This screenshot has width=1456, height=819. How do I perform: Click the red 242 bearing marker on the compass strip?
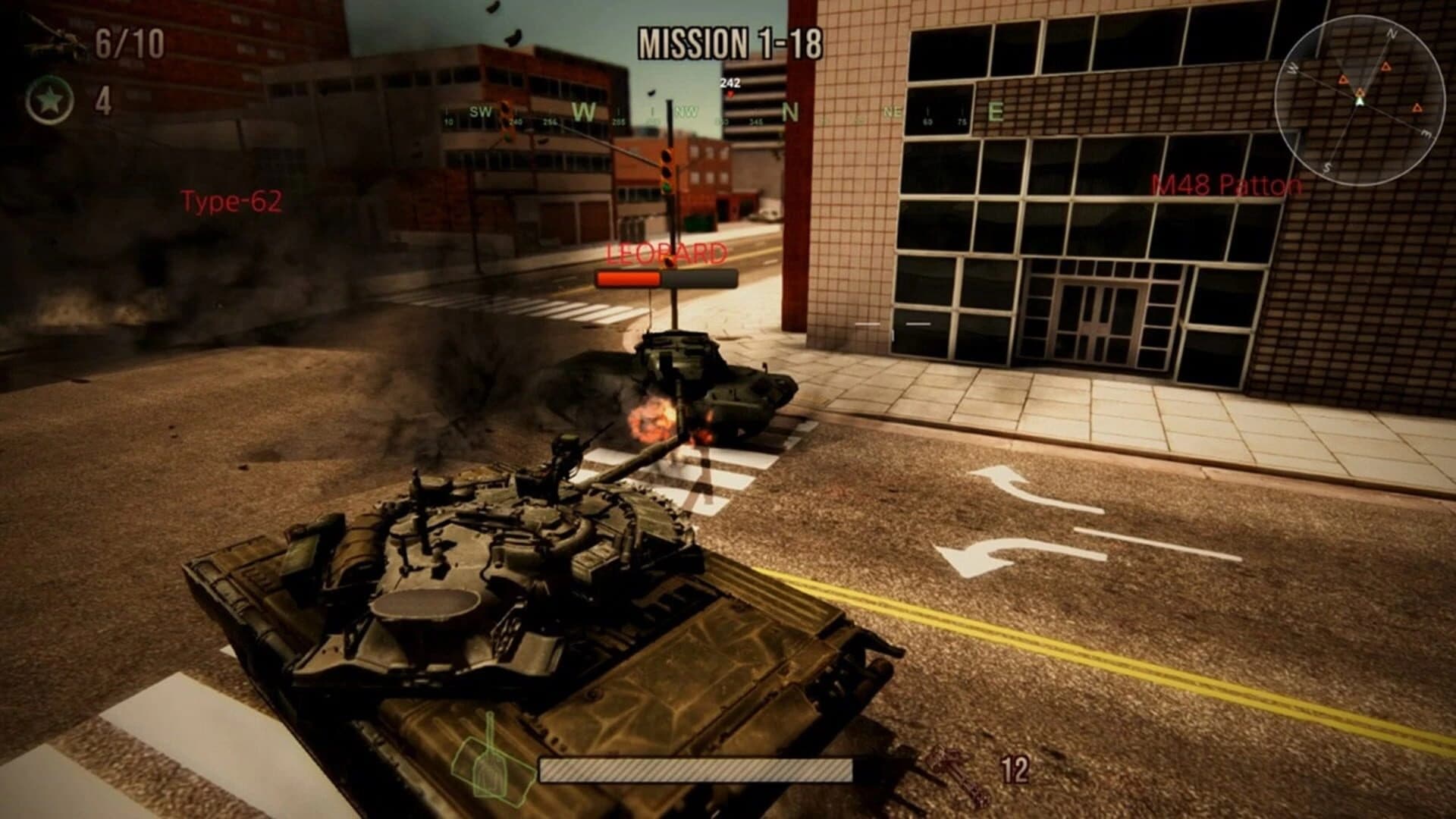coord(730,86)
